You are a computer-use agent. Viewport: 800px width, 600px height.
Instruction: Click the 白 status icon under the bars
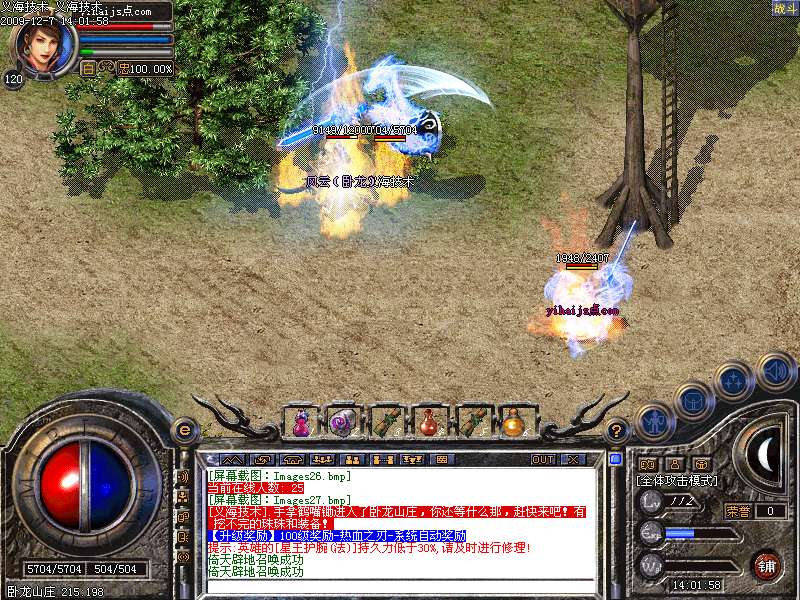tap(88, 69)
